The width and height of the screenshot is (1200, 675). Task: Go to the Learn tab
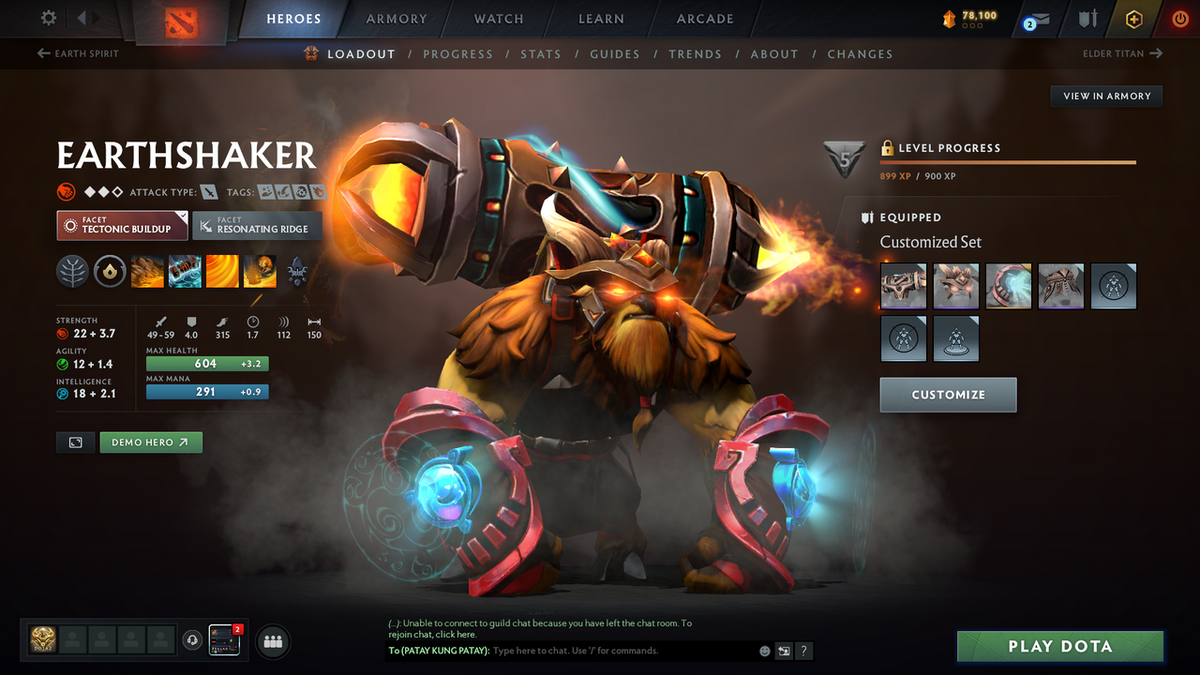[602, 19]
